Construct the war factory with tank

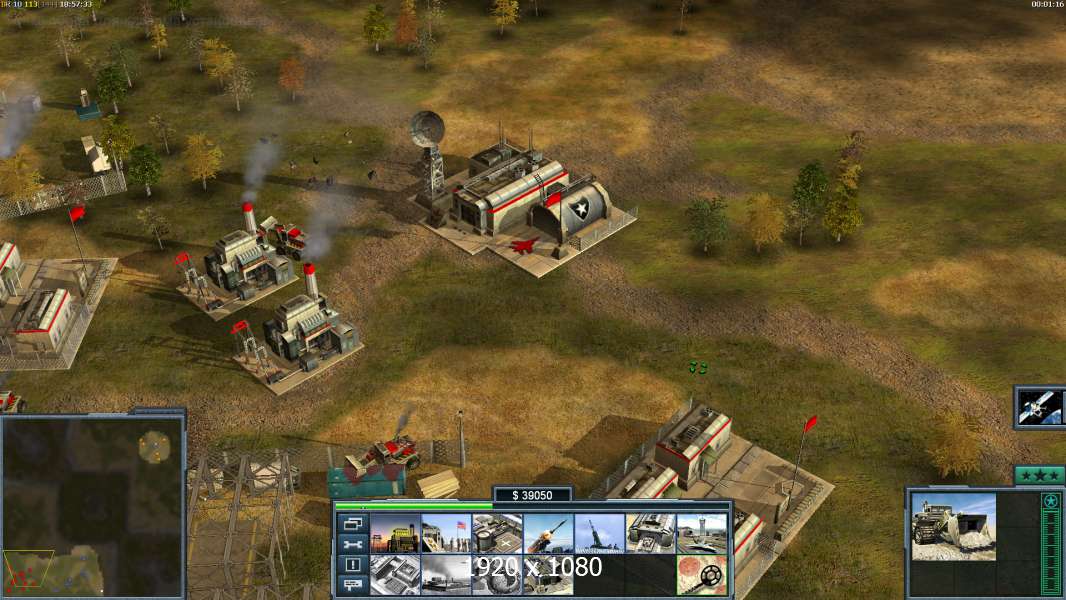650,534
